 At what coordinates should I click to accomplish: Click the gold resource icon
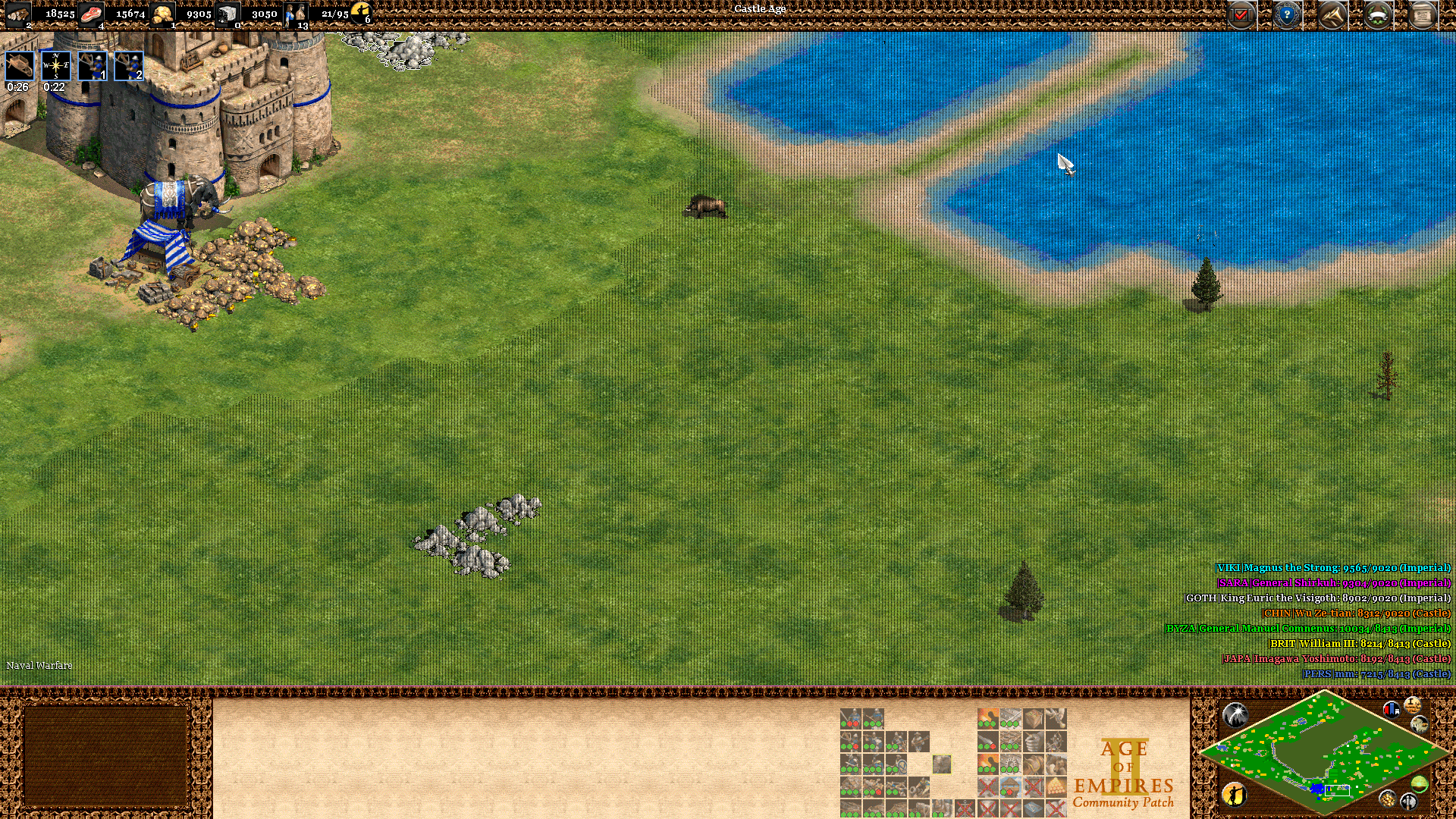(x=162, y=14)
